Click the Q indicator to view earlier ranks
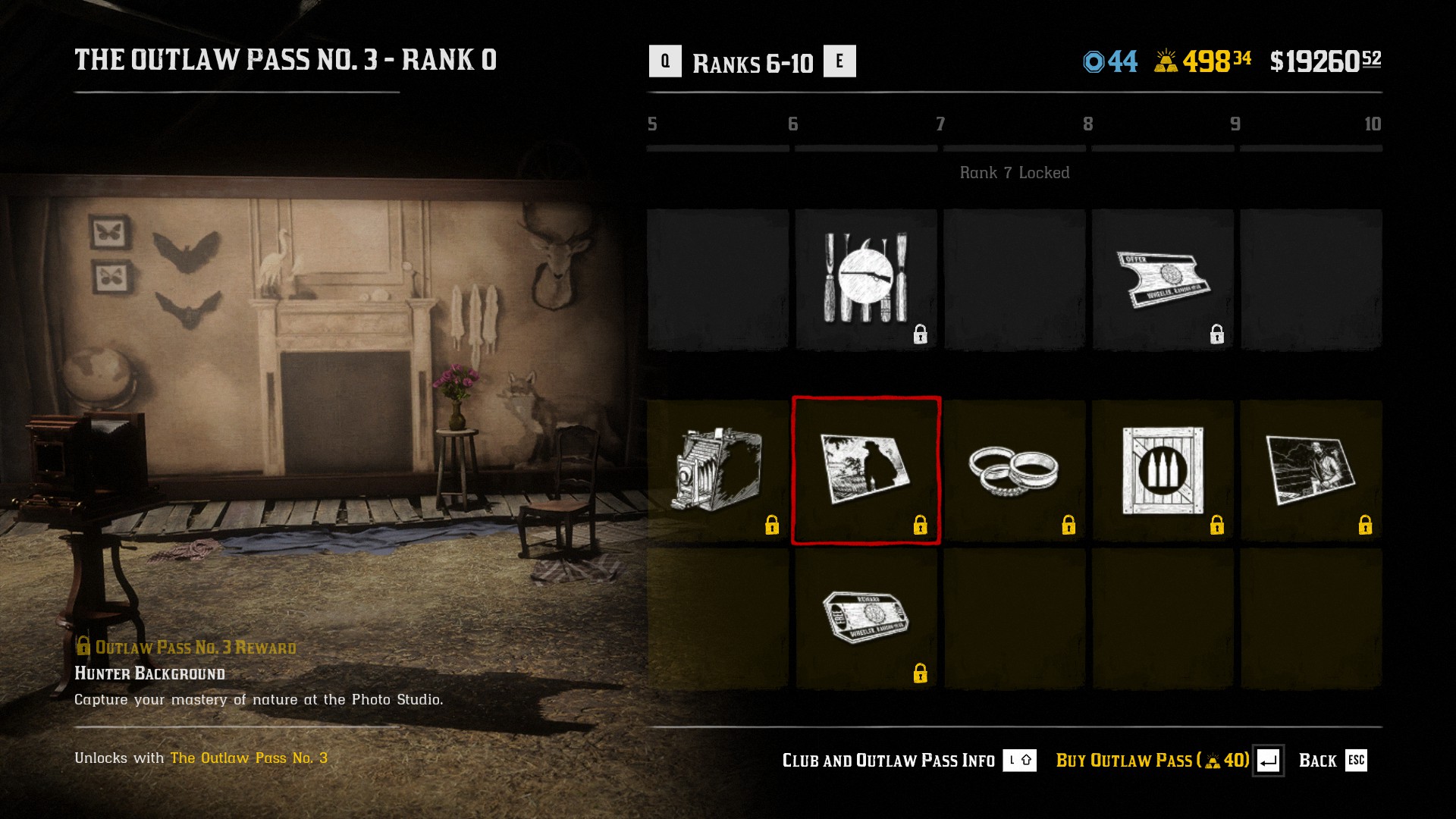1456x819 pixels. click(x=666, y=62)
